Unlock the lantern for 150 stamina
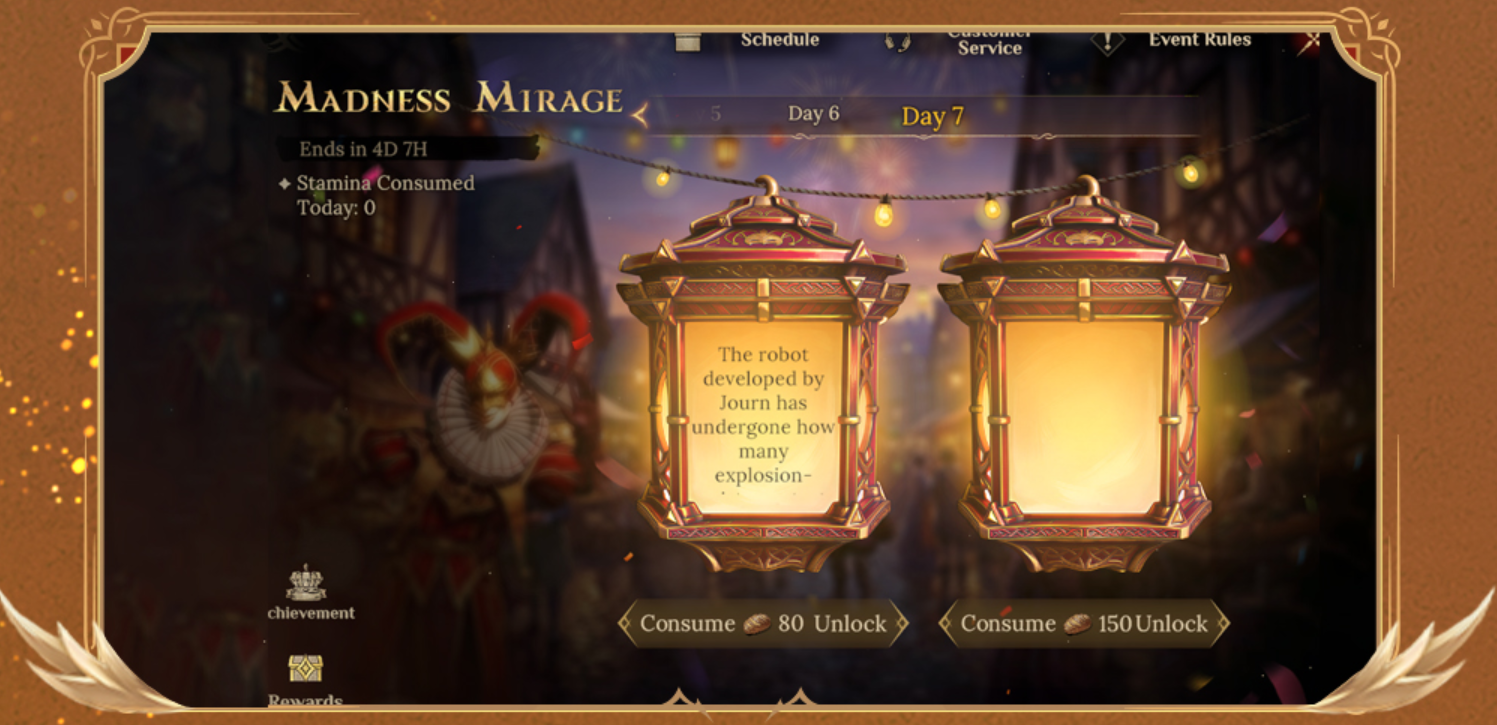This screenshot has width=1497, height=725. pyautogui.click(x=1084, y=624)
